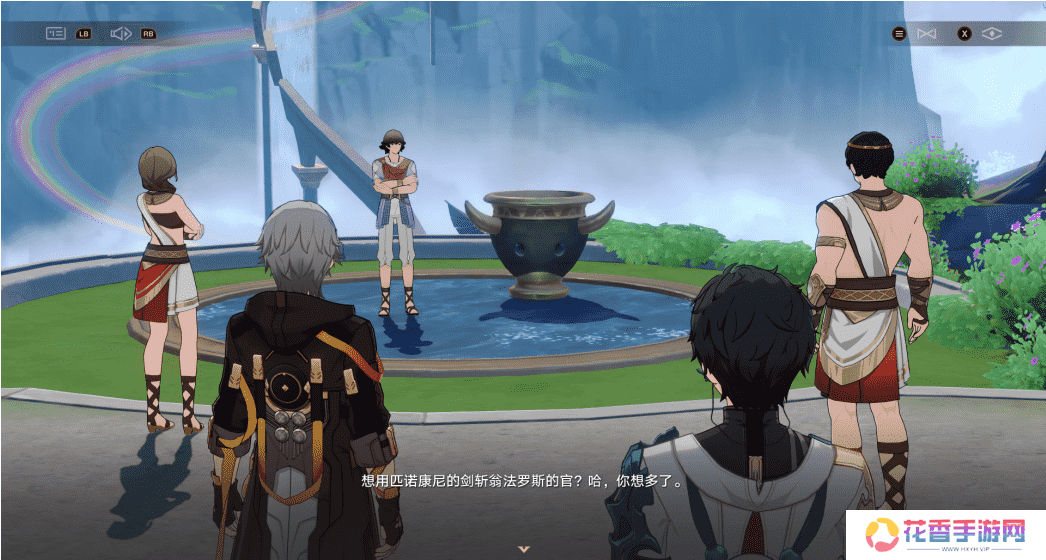Skip the cutscene with the bow-tie icon

[x=927, y=34]
